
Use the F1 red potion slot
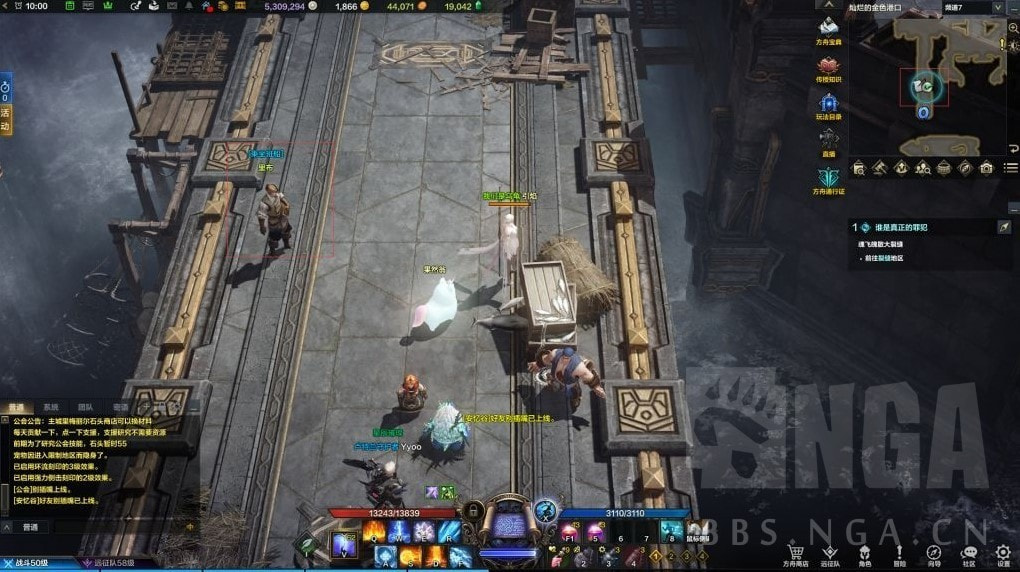(568, 529)
